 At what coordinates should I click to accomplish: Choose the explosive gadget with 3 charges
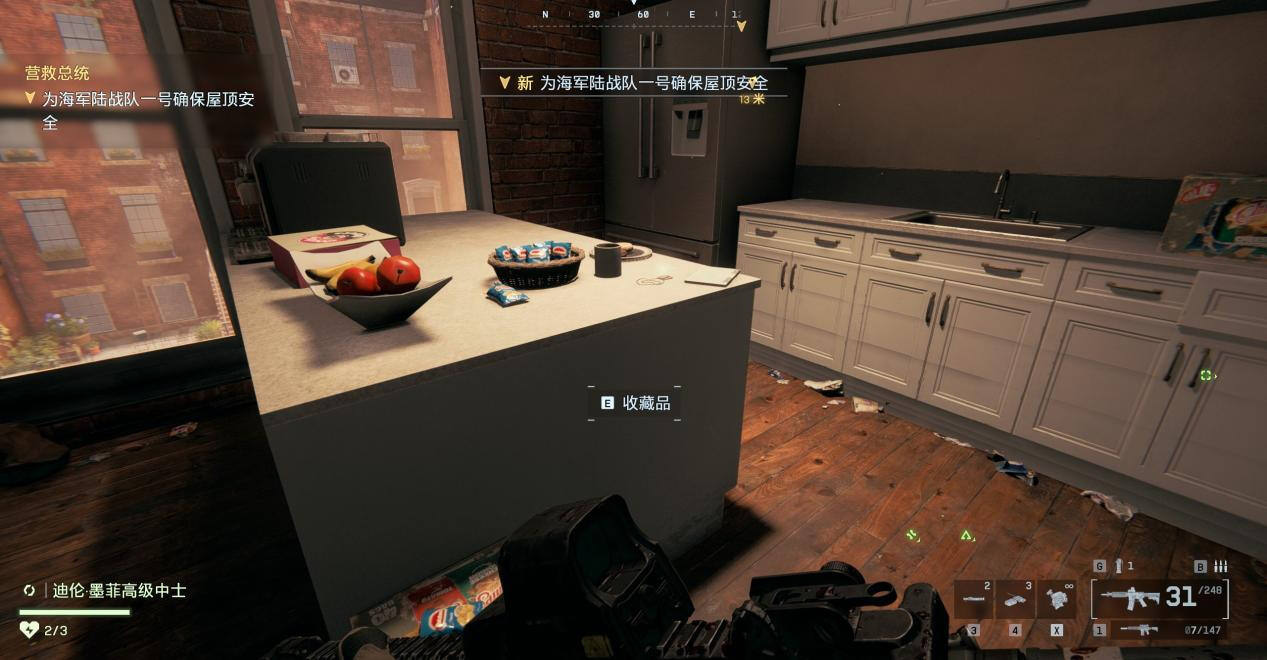click(x=1015, y=599)
